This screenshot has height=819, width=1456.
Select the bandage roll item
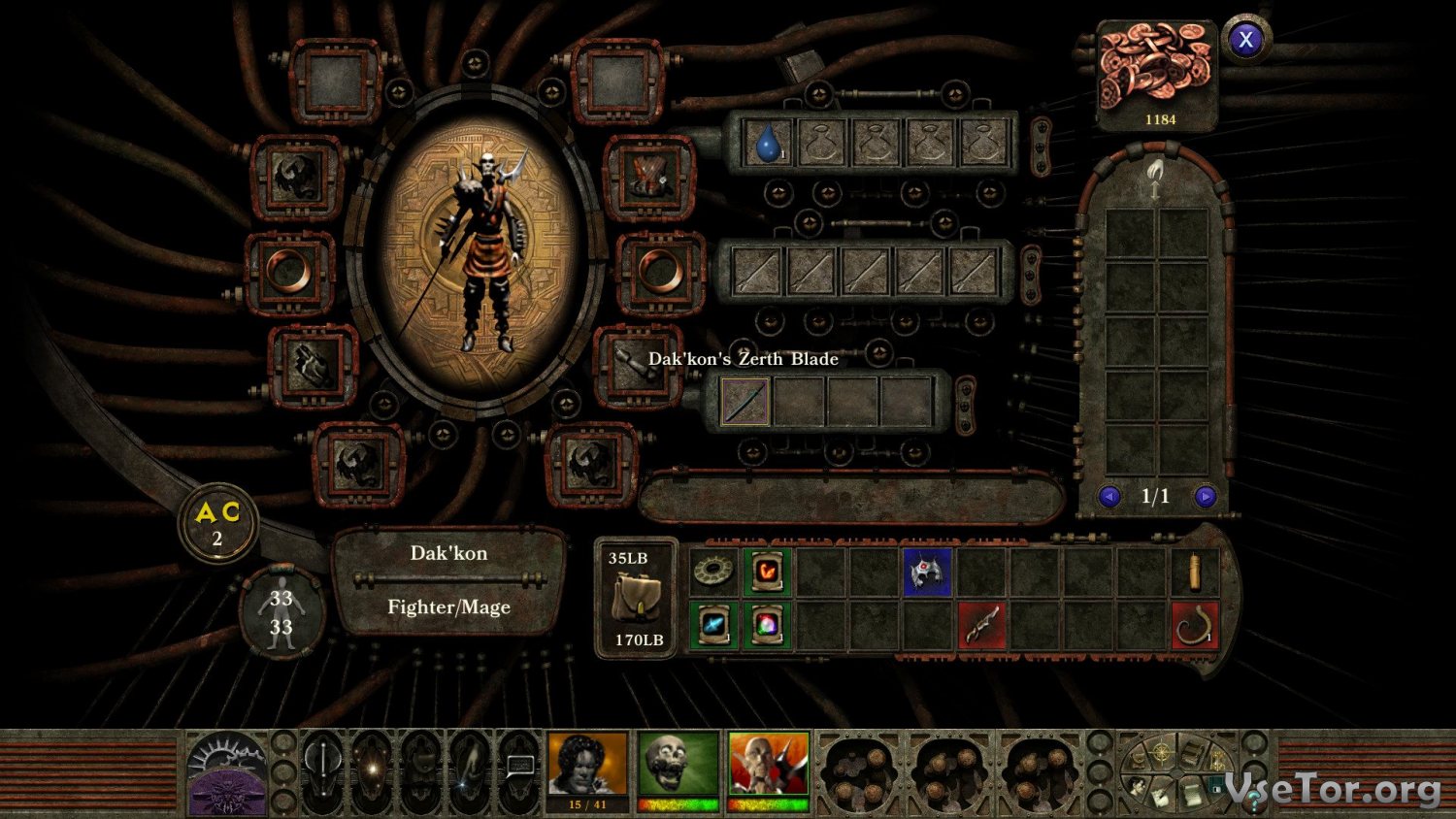(1194, 572)
